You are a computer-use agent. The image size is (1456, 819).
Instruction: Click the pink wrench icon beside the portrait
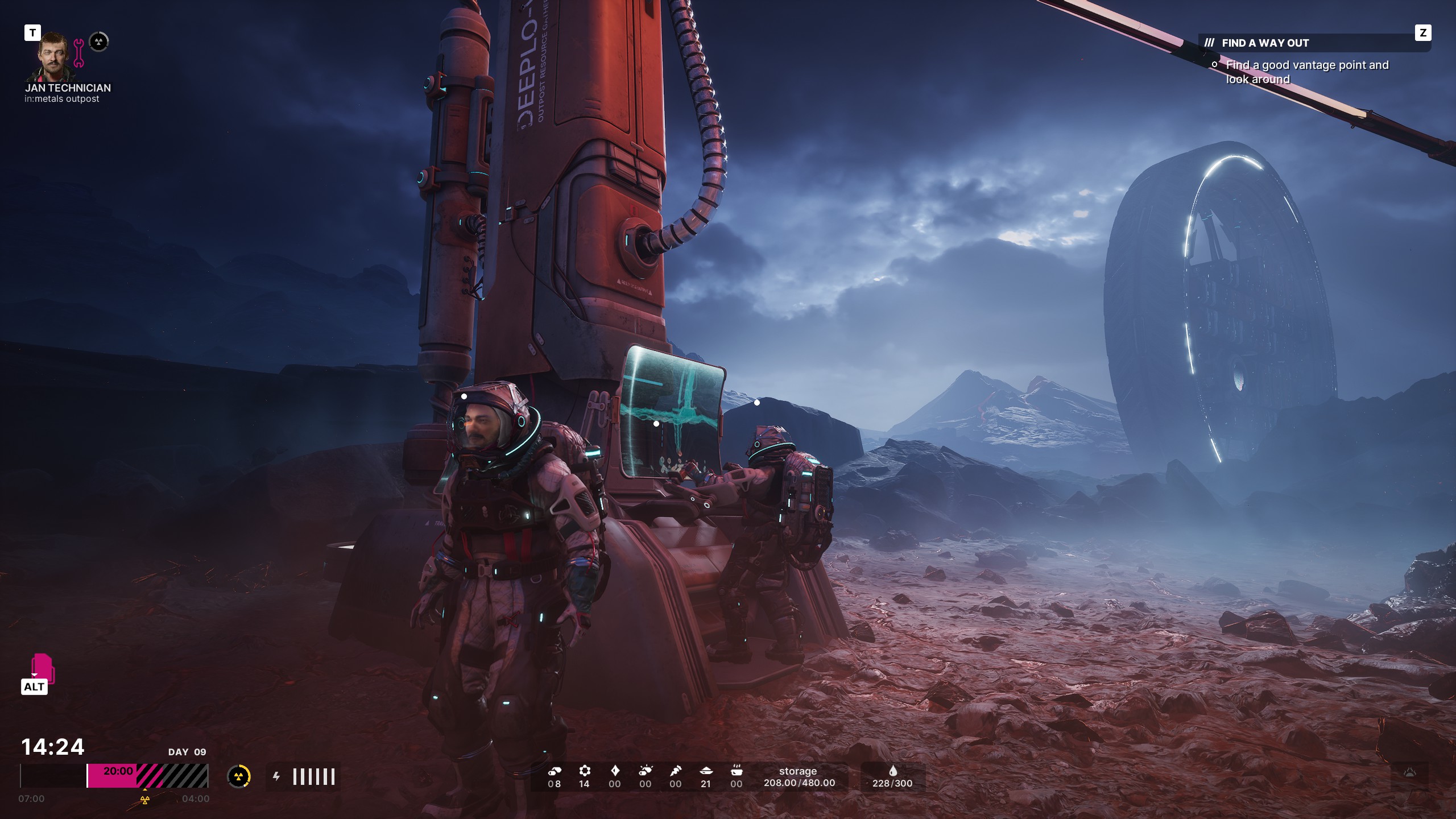click(79, 53)
